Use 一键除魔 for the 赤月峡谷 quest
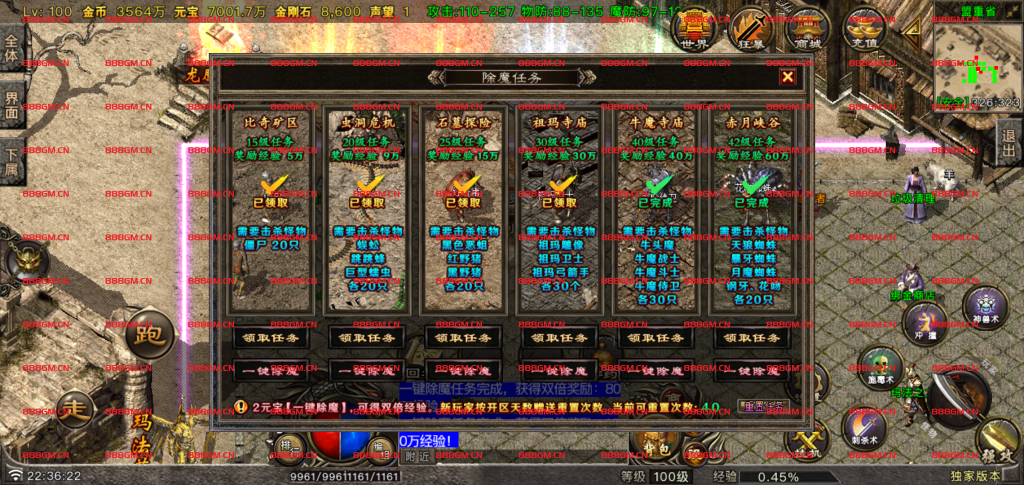The height and width of the screenshot is (485, 1024). tap(752, 370)
